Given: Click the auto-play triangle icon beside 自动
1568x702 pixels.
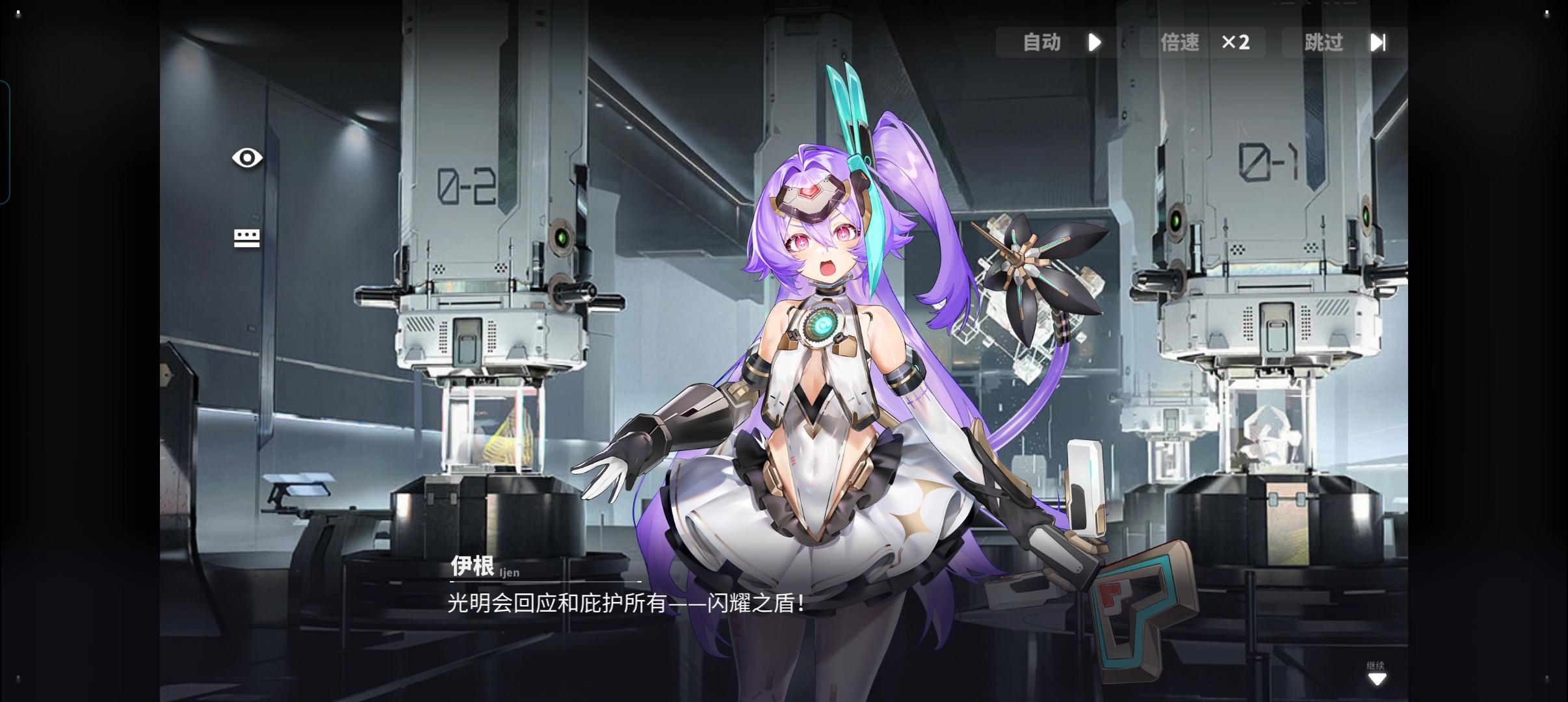Looking at the screenshot, I should (1095, 42).
